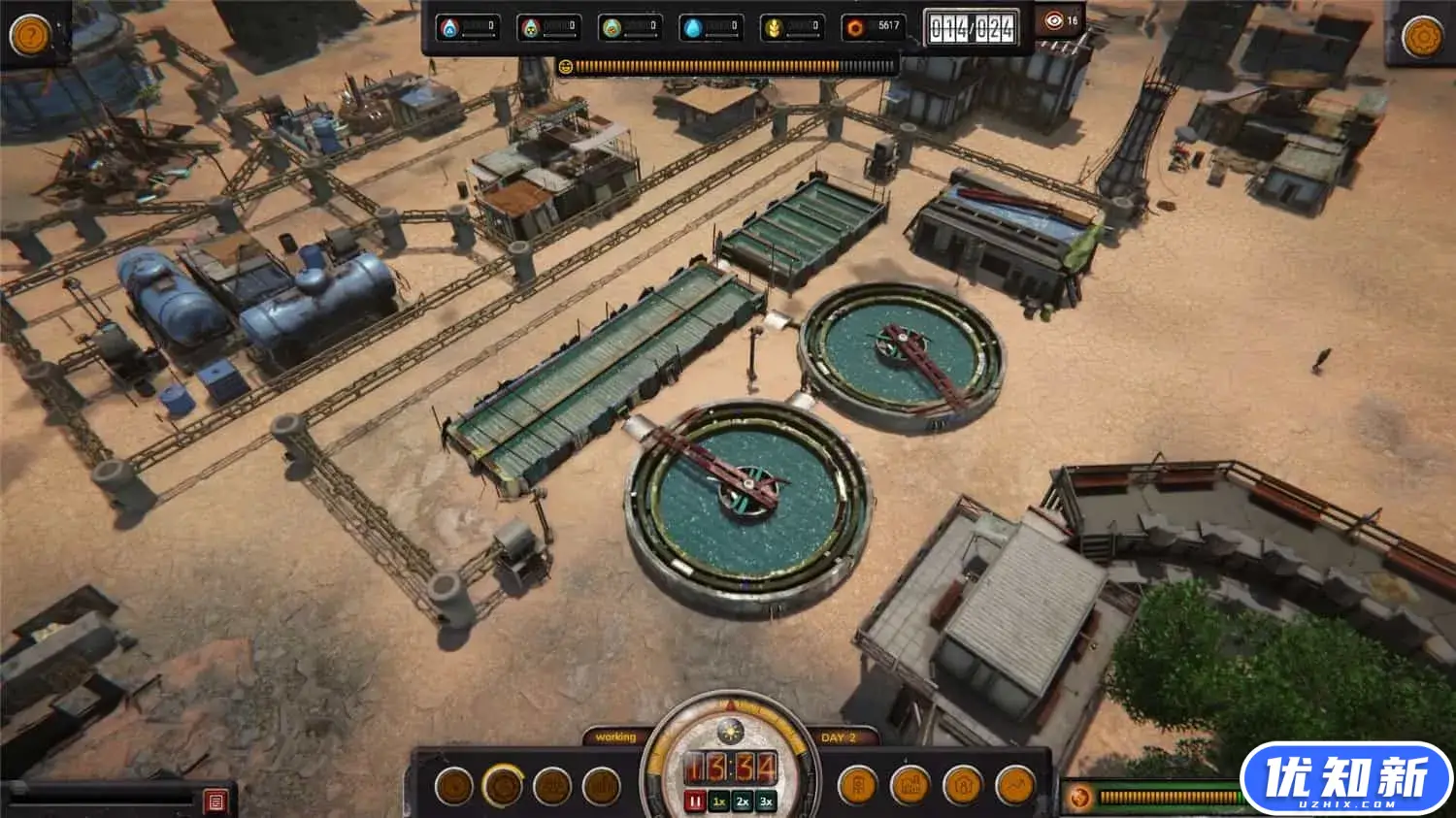The height and width of the screenshot is (818, 1456).
Task: Select the blue water drop resource icon
Action: coord(692,28)
